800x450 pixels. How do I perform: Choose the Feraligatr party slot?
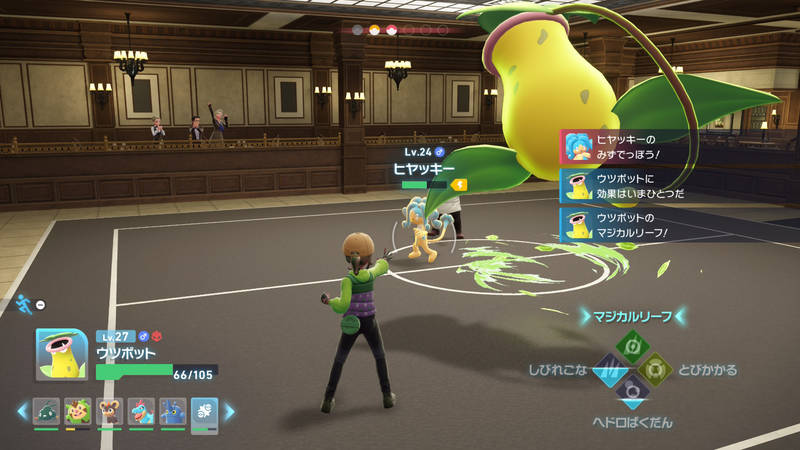pyautogui.click(x=140, y=411)
